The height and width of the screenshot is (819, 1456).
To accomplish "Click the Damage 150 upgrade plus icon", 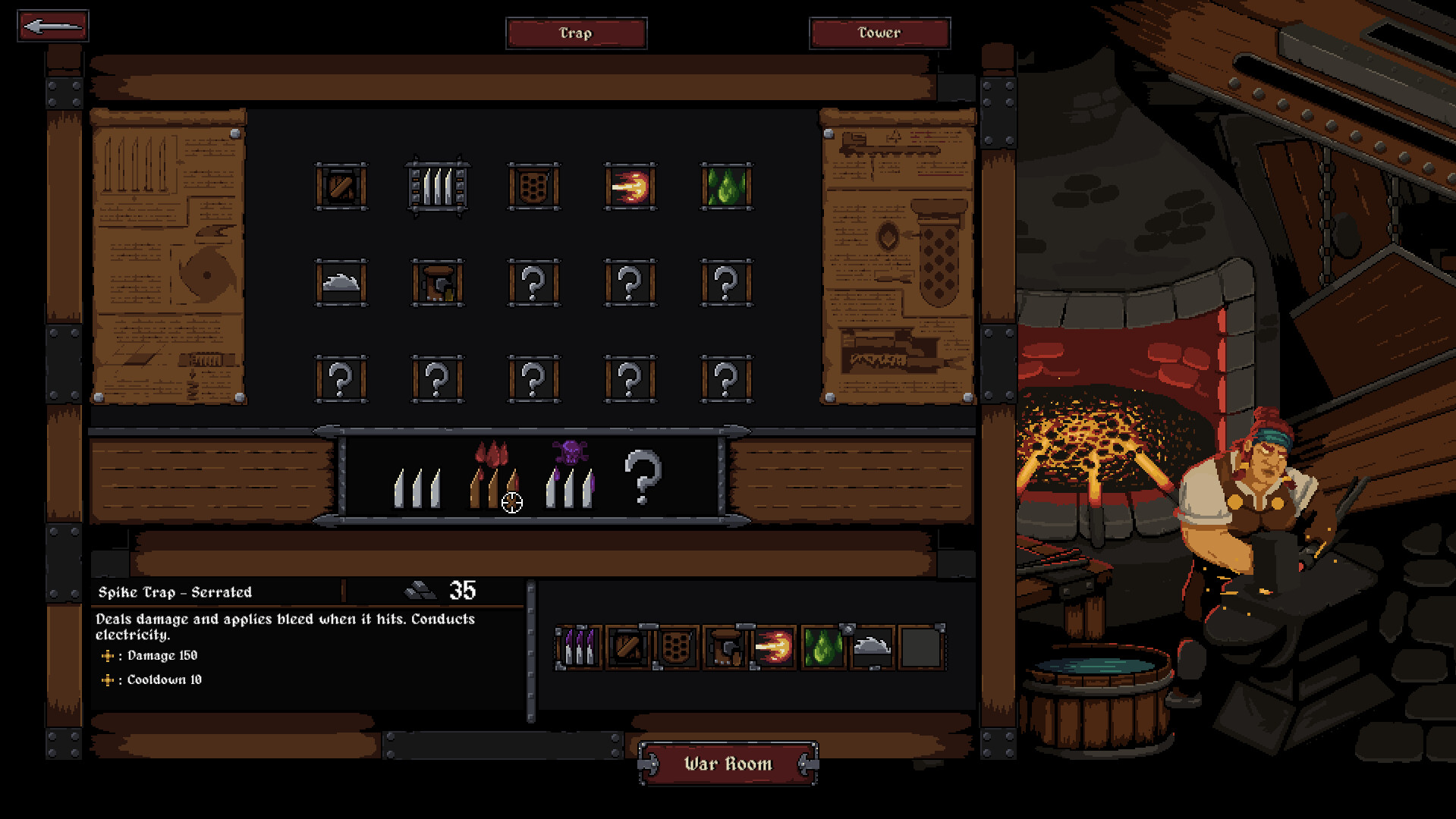I will (x=108, y=655).
